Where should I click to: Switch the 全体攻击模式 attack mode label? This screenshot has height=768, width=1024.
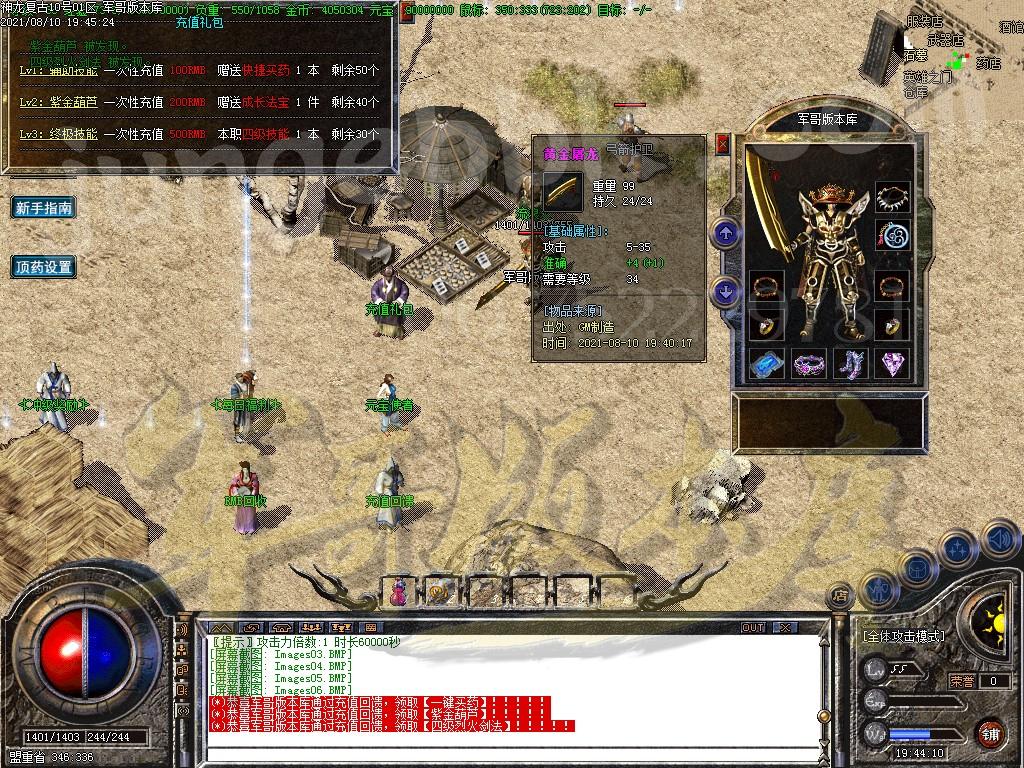click(x=903, y=636)
